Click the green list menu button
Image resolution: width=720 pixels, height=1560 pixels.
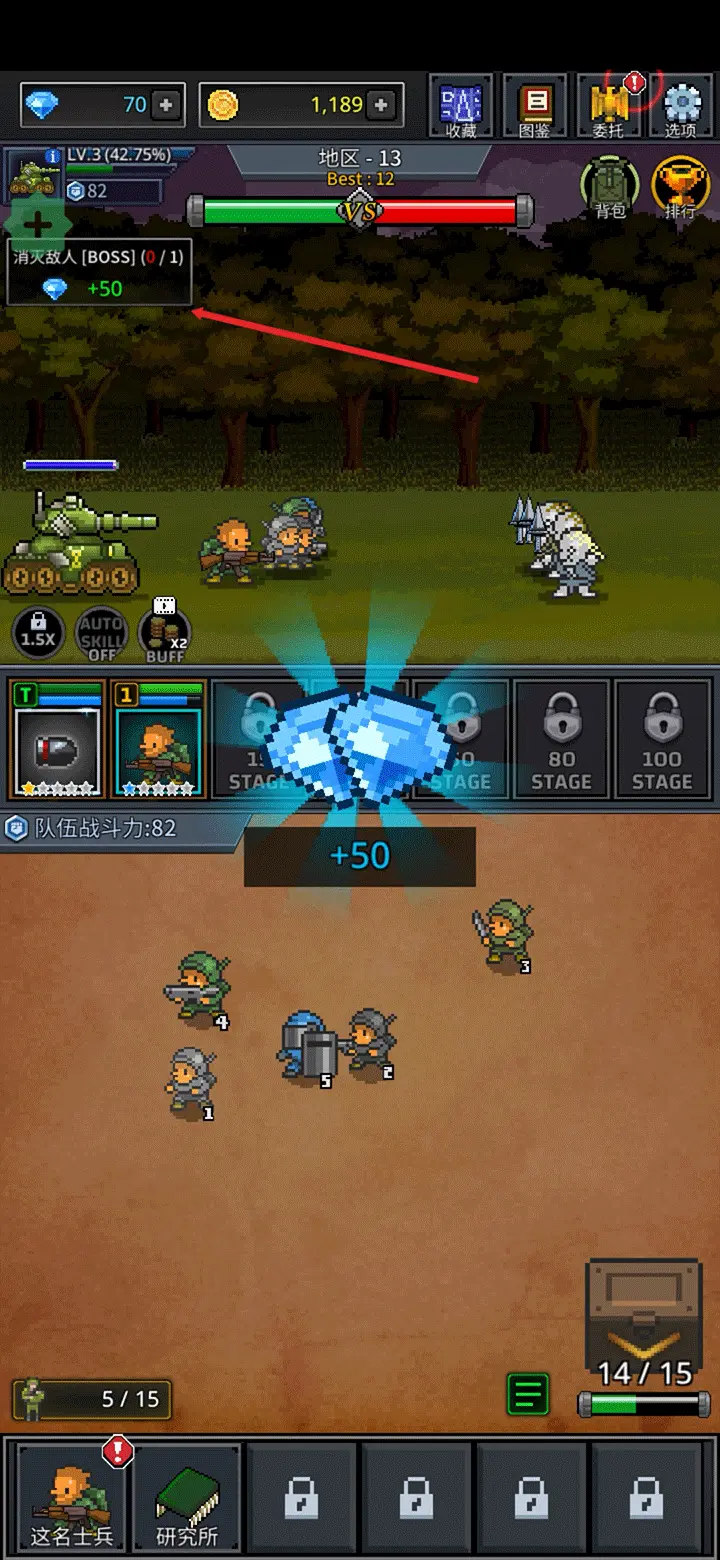pos(528,1395)
